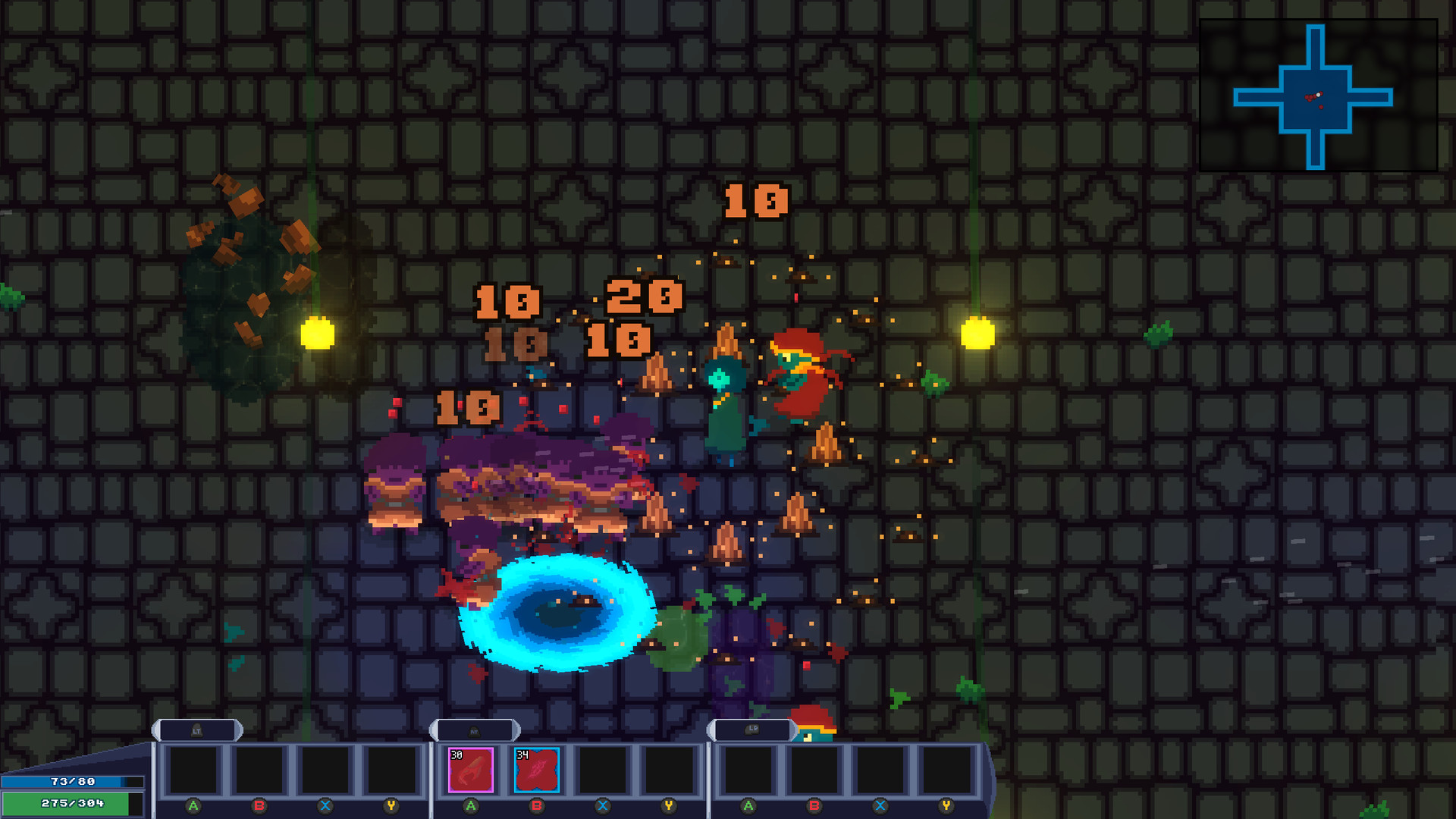Click the RT trigger badge above the middle hotbar

474,730
